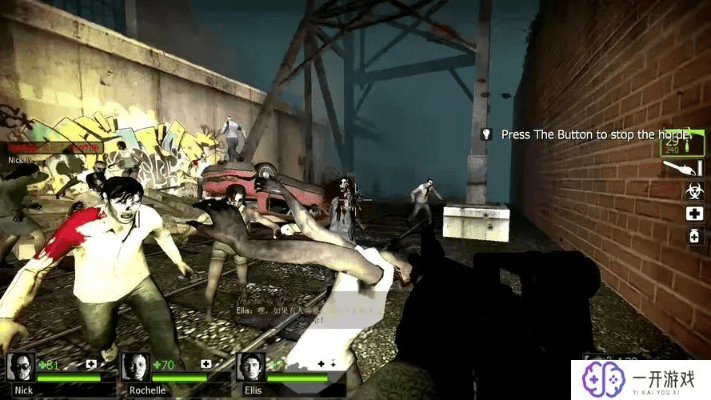Click Ellis's survivor portrait

[x=251, y=366]
